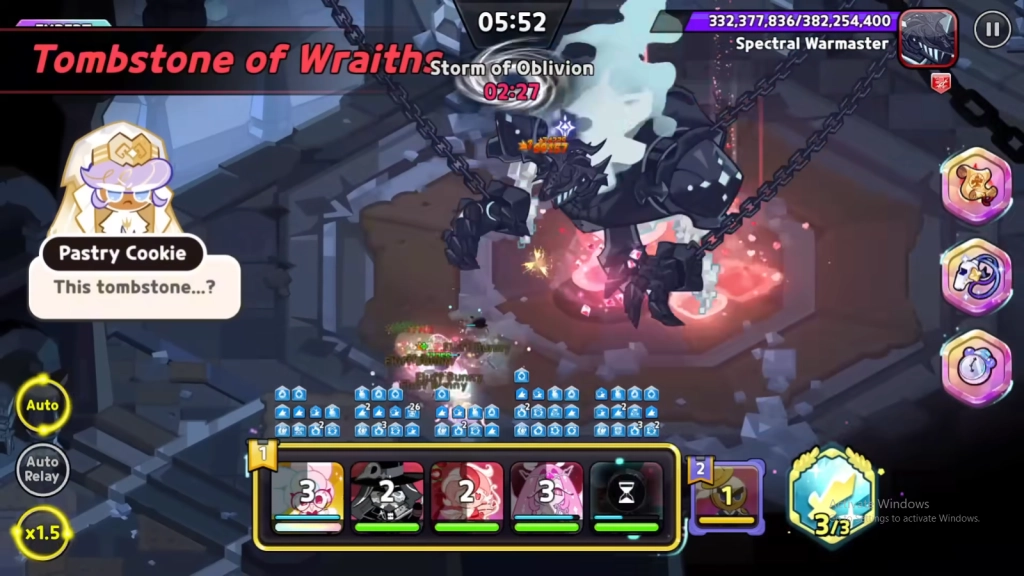This screenshot has width=1024, height=576.
Task: Use the scroll treasure skill
Action: pos(976,186)
